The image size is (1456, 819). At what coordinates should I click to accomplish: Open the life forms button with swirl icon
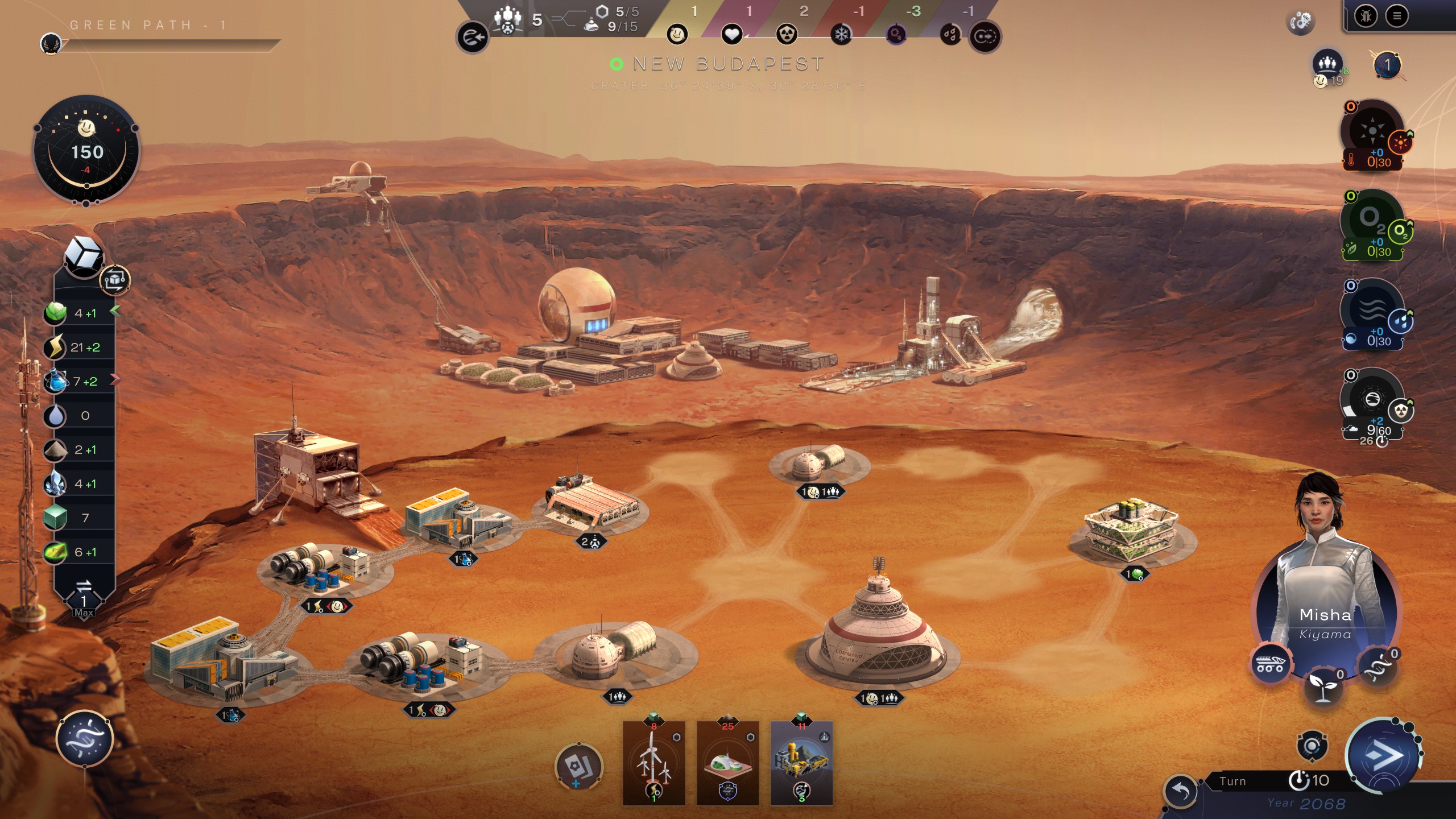click(85, 739)
